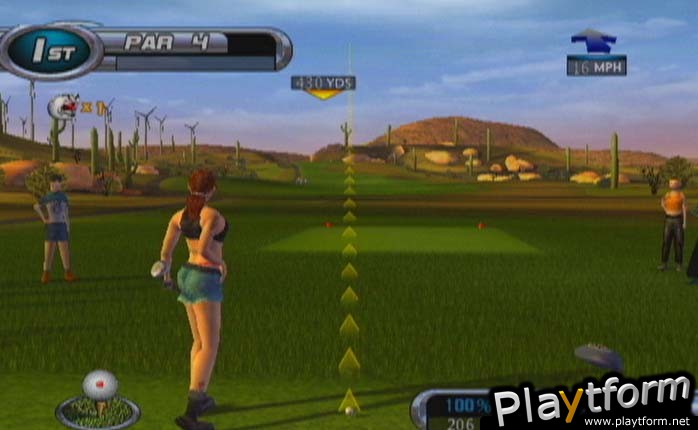Image resolution: width=698 pixels, height=430 pixels.
Task: Select the golf club icon
Action: coord(599,358)
